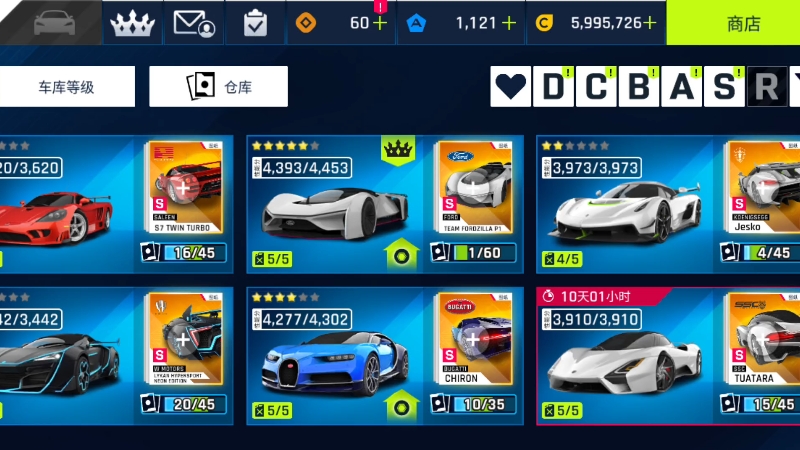Open the mail inbox icon

(x=194, y=22)
